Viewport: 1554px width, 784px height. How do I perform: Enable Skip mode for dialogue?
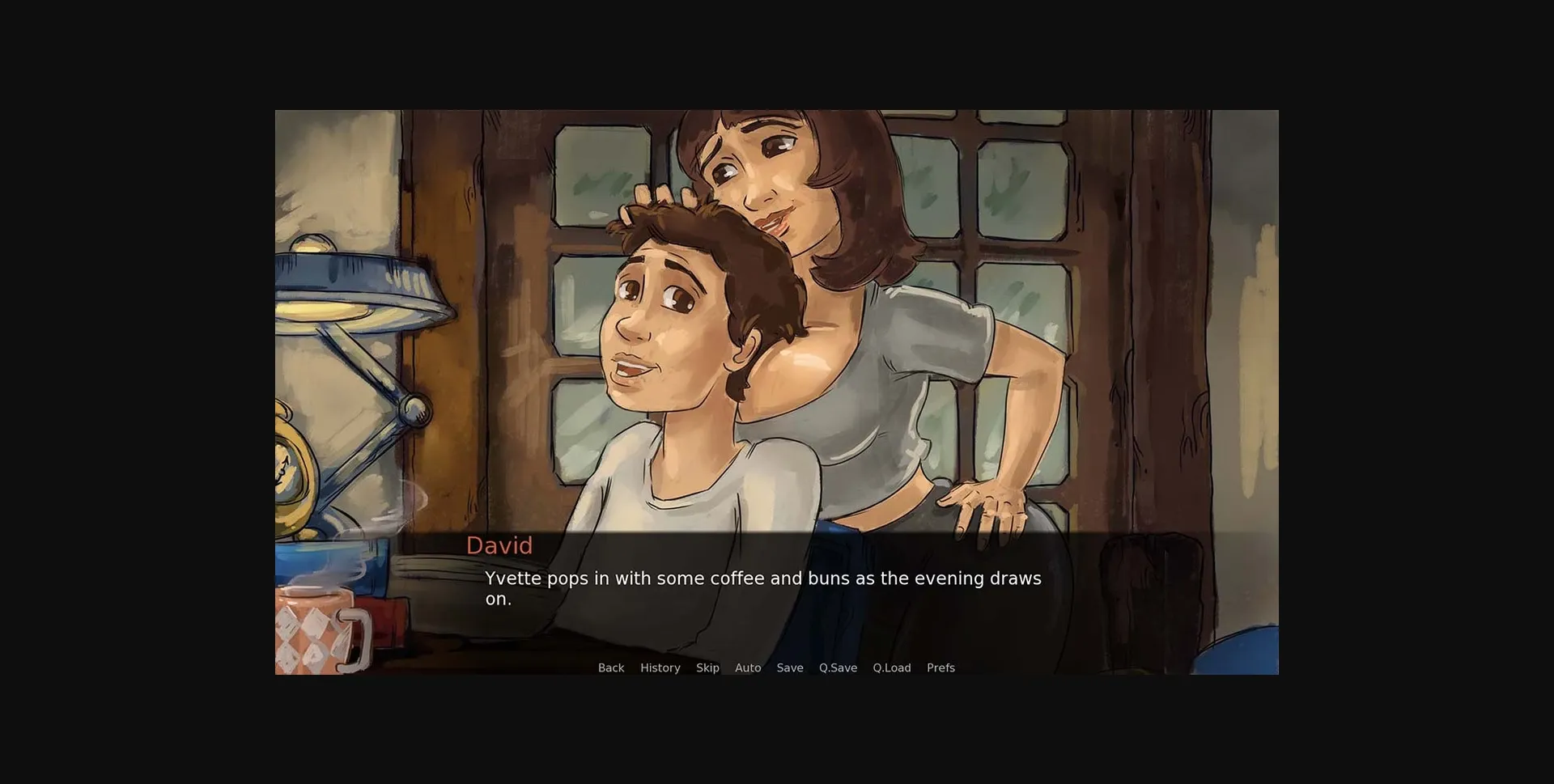click(707, 667)
